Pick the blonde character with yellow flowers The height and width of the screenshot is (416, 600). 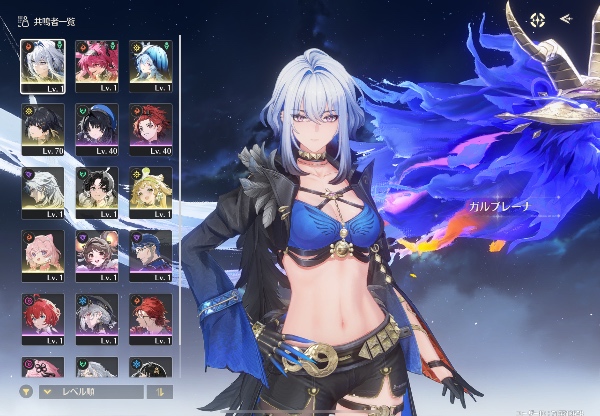click(x=151, y=190)
